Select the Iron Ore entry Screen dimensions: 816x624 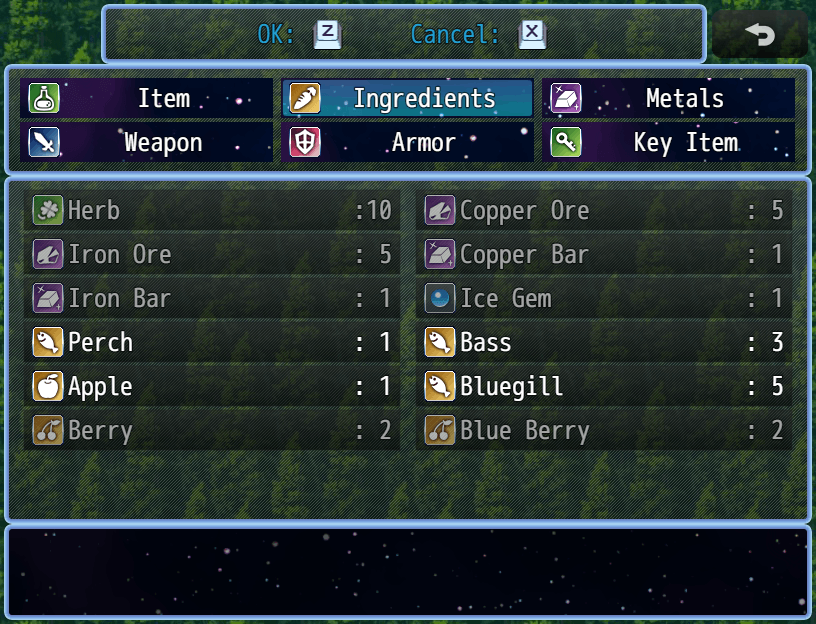click(212, 254)
